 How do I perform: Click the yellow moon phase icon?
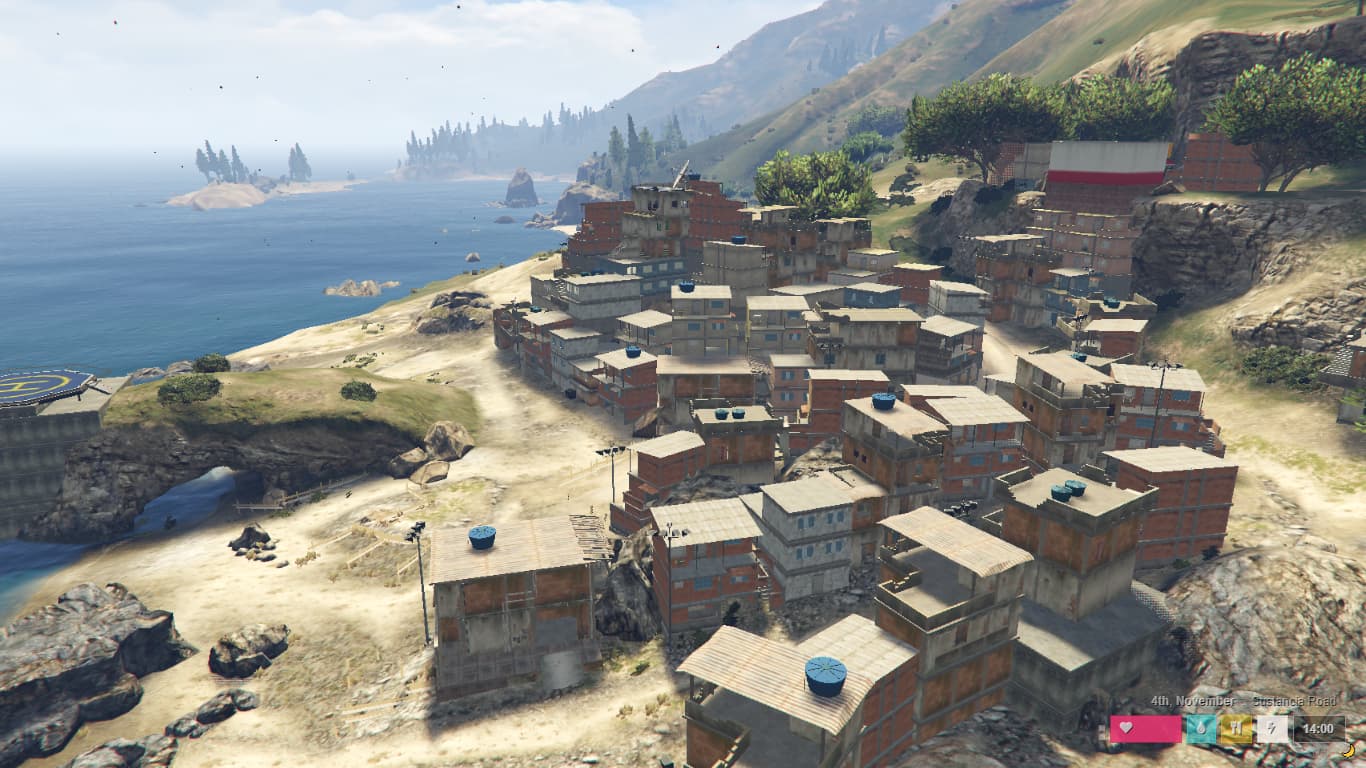1349,751
